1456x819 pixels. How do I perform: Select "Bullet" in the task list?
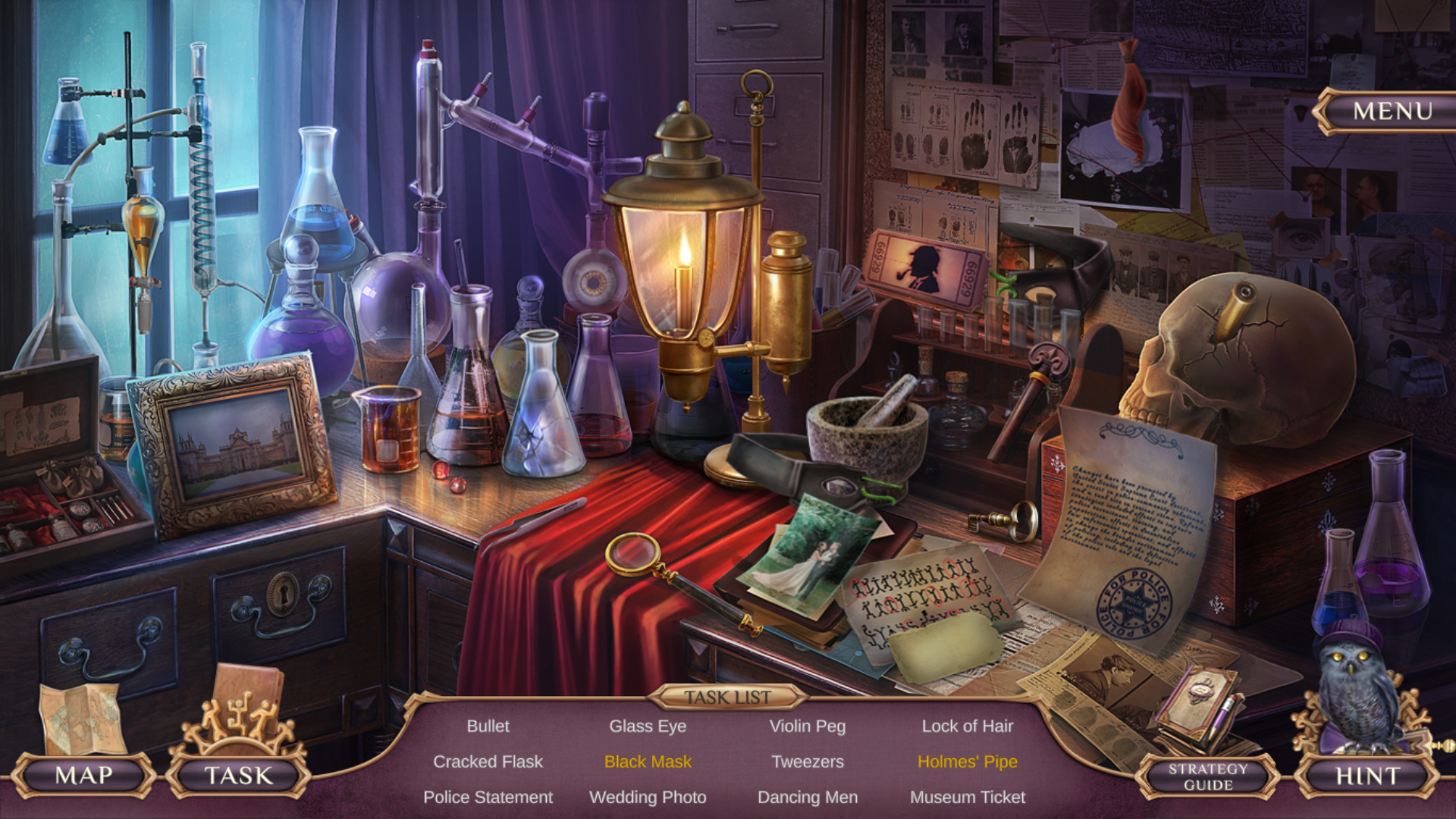click(488, 726)
